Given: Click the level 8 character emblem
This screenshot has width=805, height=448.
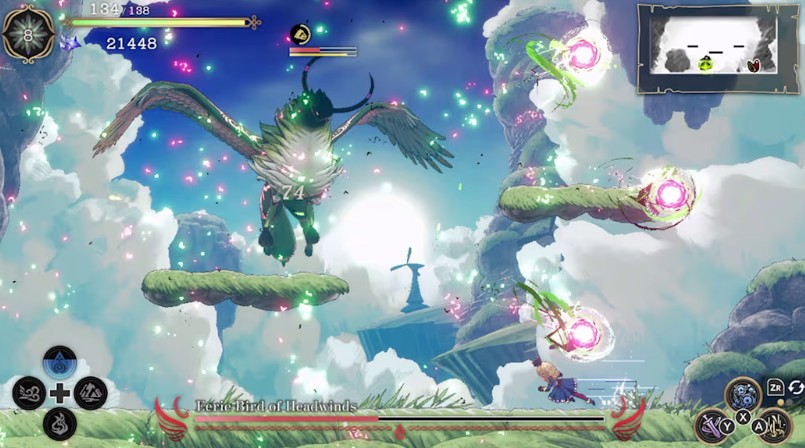Looking at the screenshot, I should coord(28,33).
